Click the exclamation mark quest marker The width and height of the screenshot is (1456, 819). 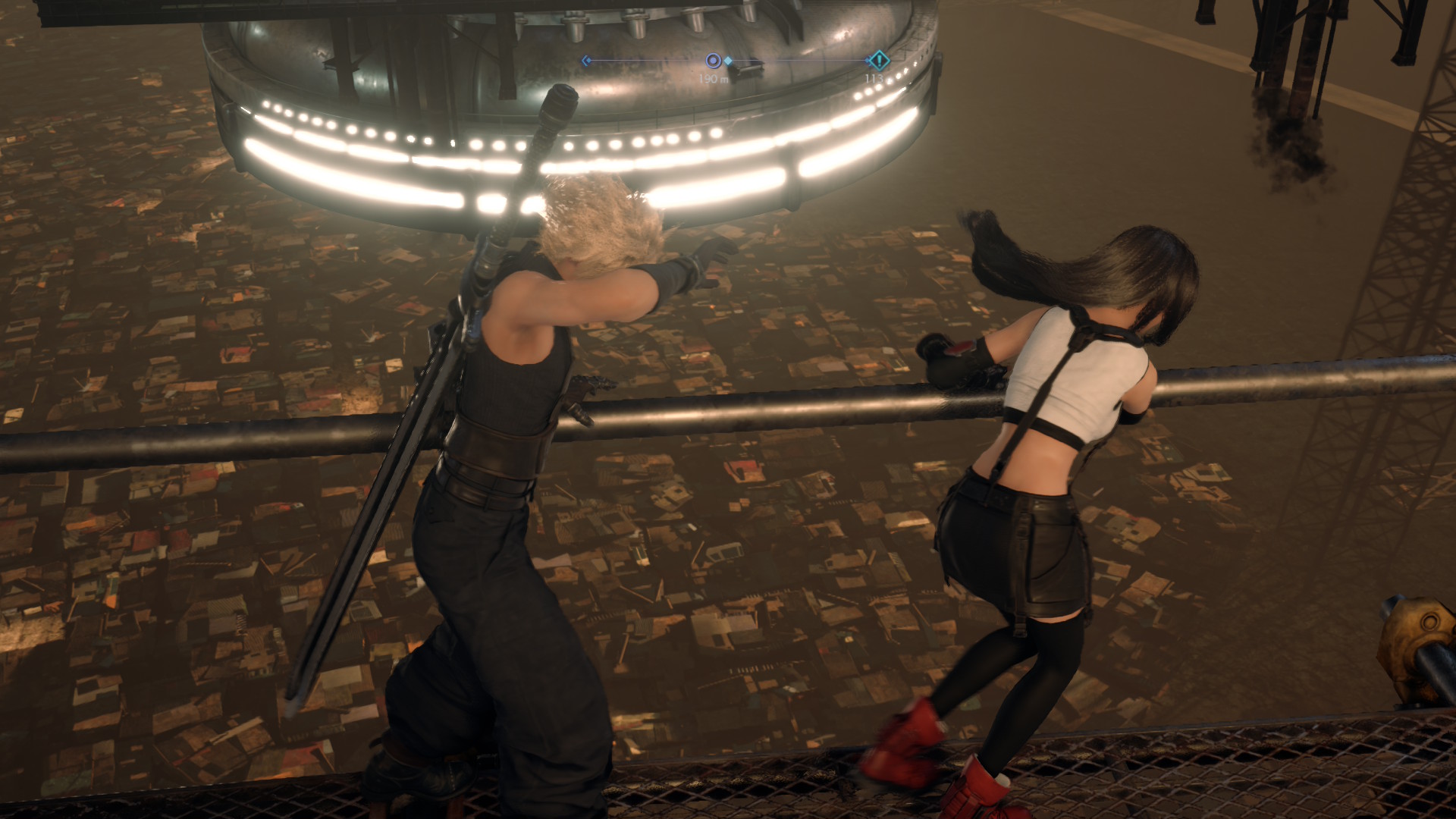click(x=878, y=60)
